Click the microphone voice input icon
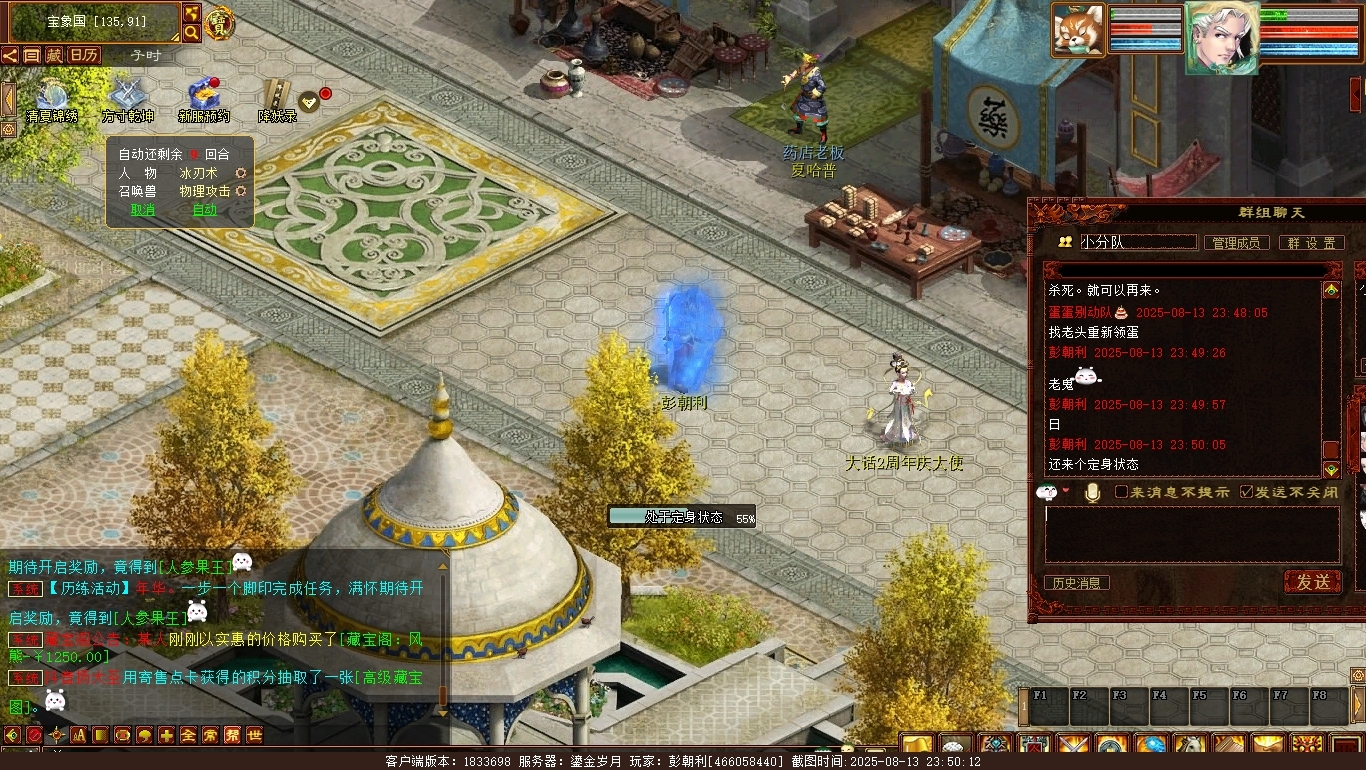The width and height of the screenshot is (1366, 770). click(x=1092, y=492)
